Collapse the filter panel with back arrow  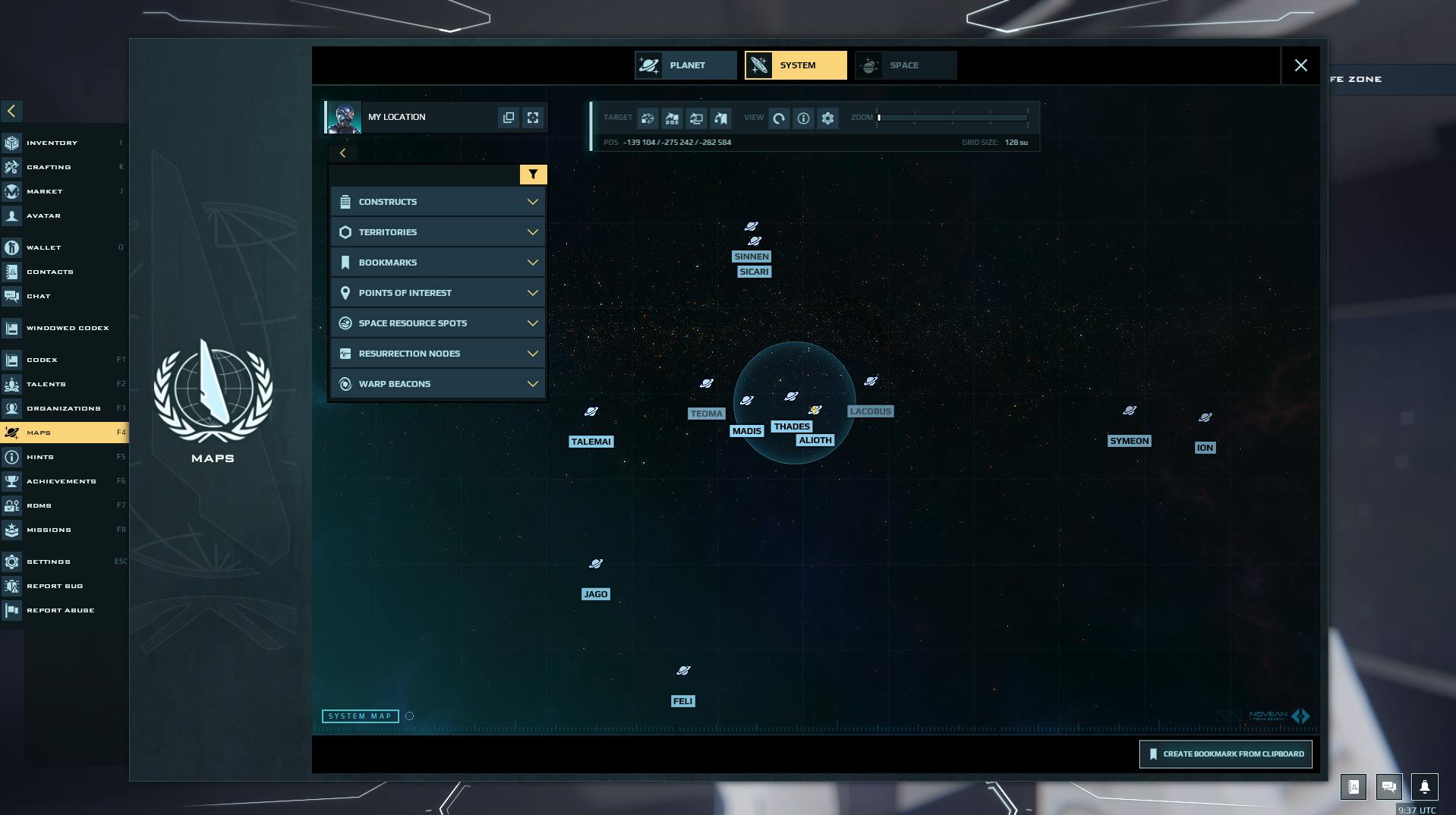pyautogui.click(x=343, y=153)
